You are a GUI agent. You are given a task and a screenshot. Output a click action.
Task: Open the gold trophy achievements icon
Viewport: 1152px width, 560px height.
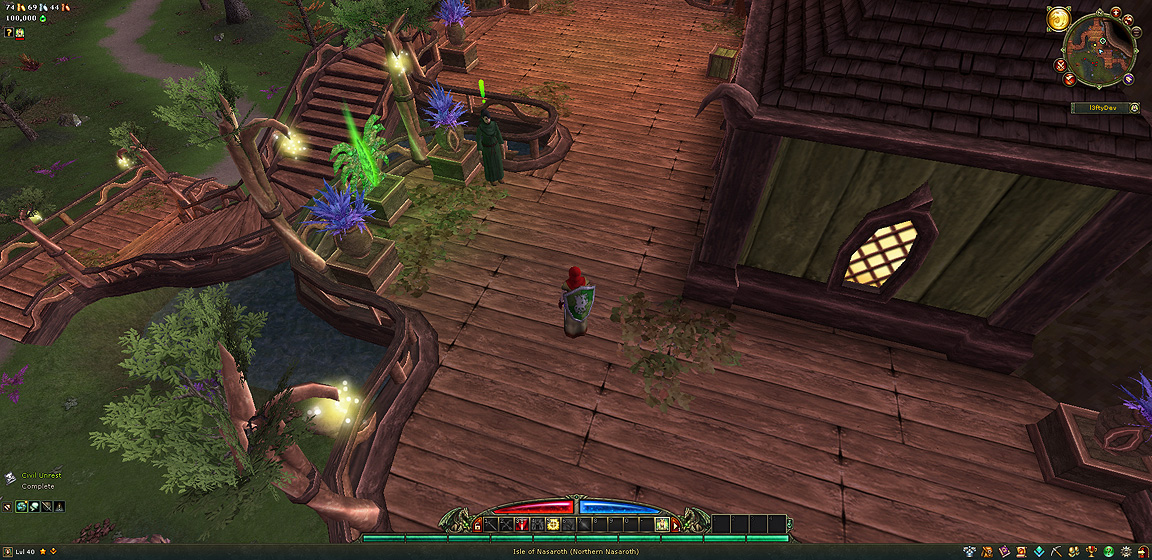[1091, 551]
